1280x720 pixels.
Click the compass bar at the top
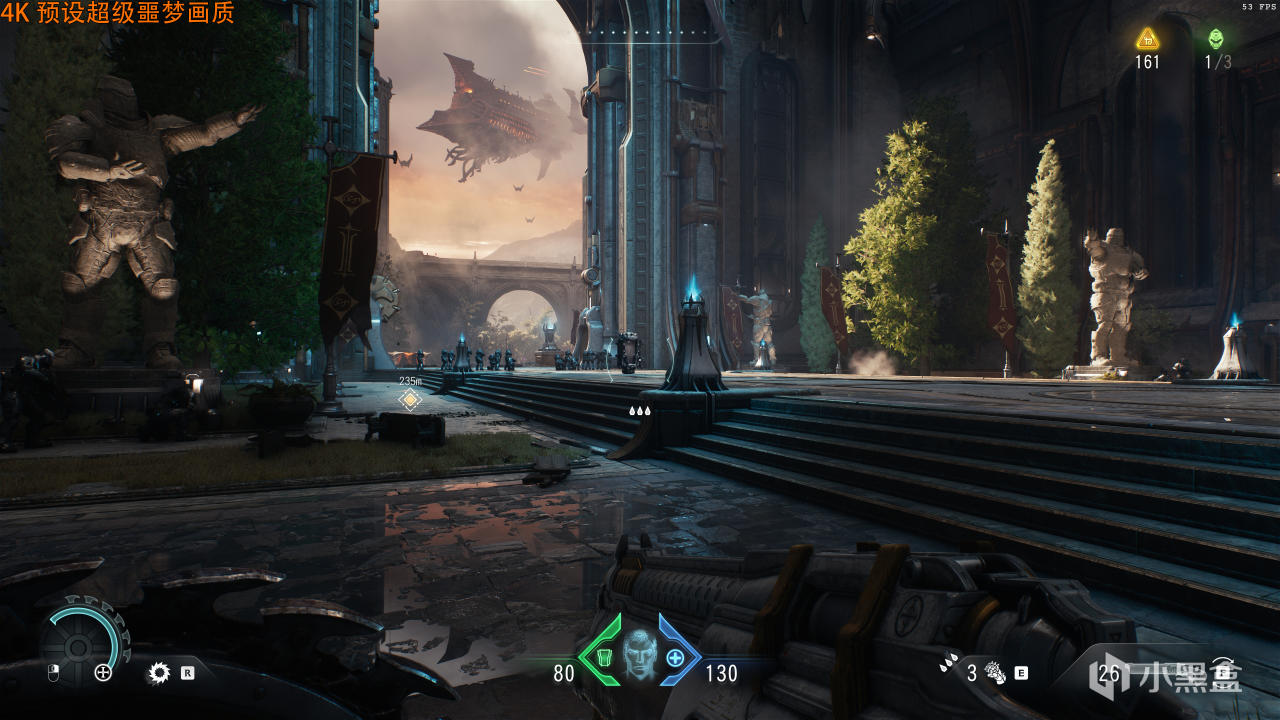coord(653,36)
